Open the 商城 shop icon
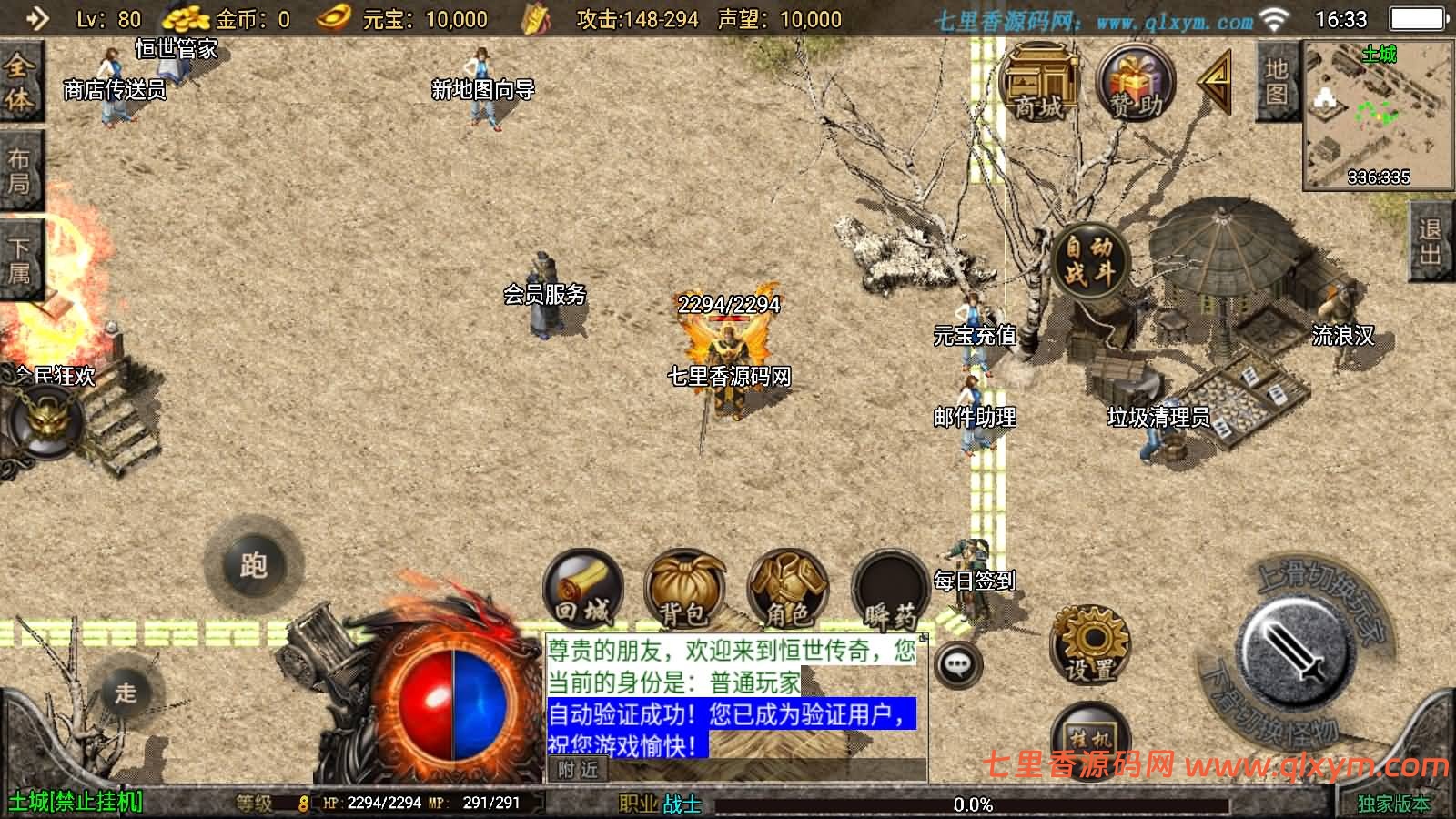1456x819 pixels. coord(1036,83)
